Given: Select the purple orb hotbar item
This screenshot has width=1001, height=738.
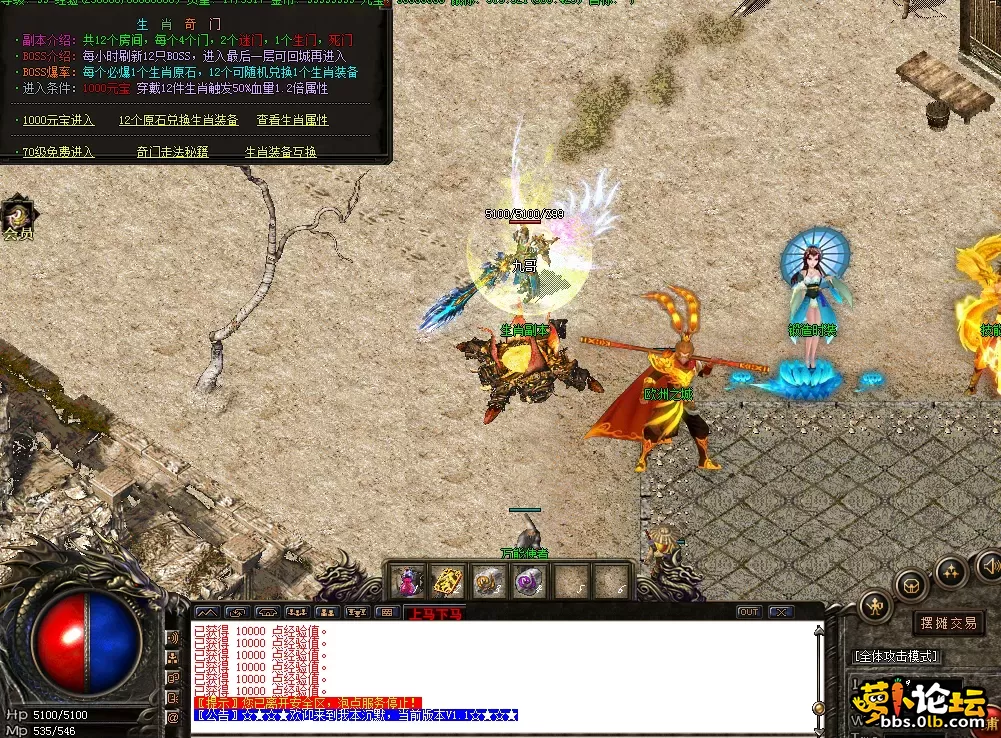Looking at the screenshot, I should (x=527, y=581).
